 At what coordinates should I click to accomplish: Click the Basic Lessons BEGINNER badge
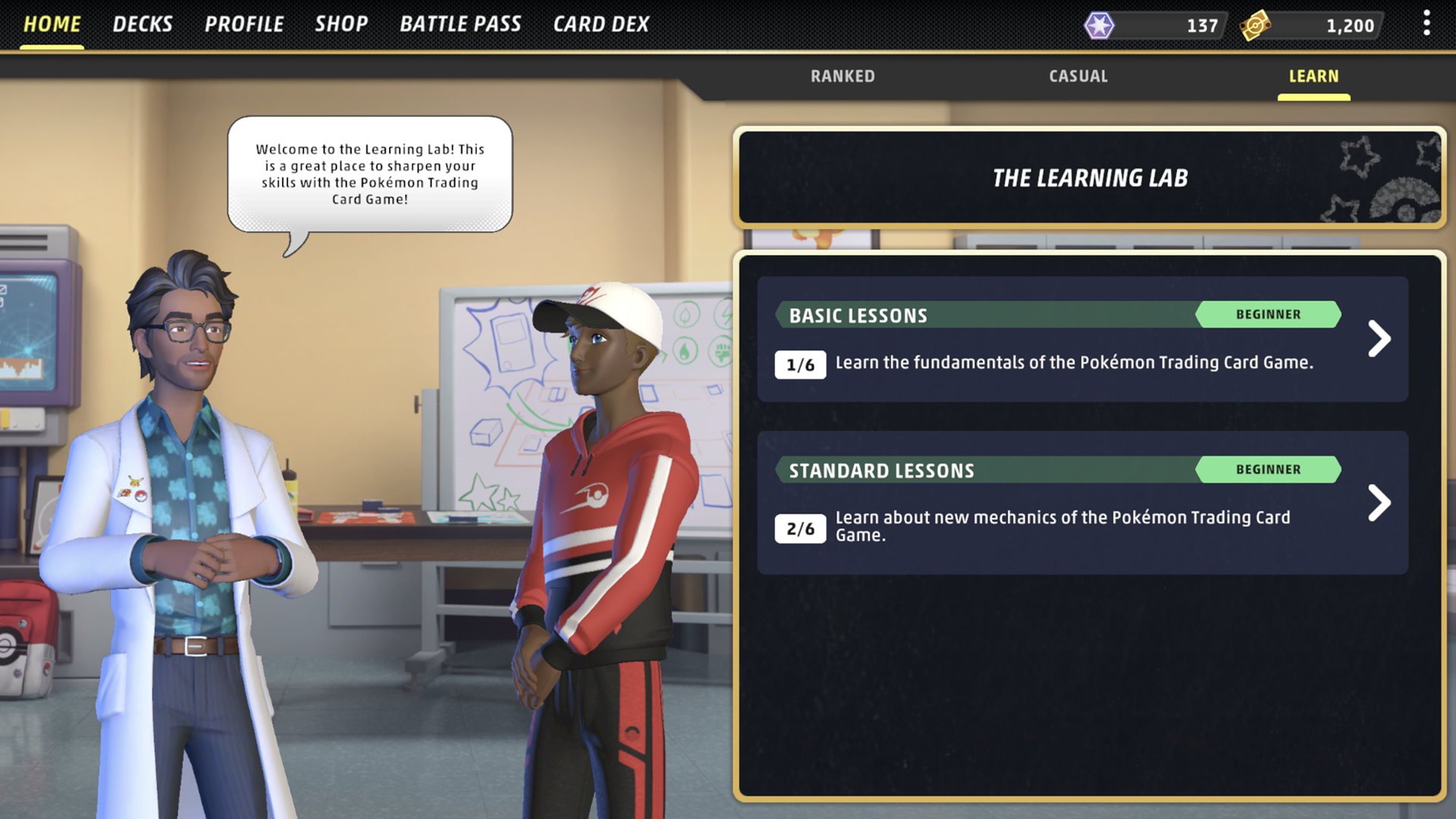pos(1268,314)
